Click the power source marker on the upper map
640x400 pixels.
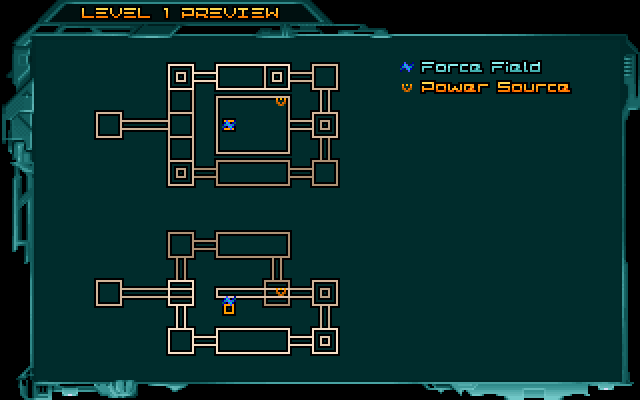[281, 100]
